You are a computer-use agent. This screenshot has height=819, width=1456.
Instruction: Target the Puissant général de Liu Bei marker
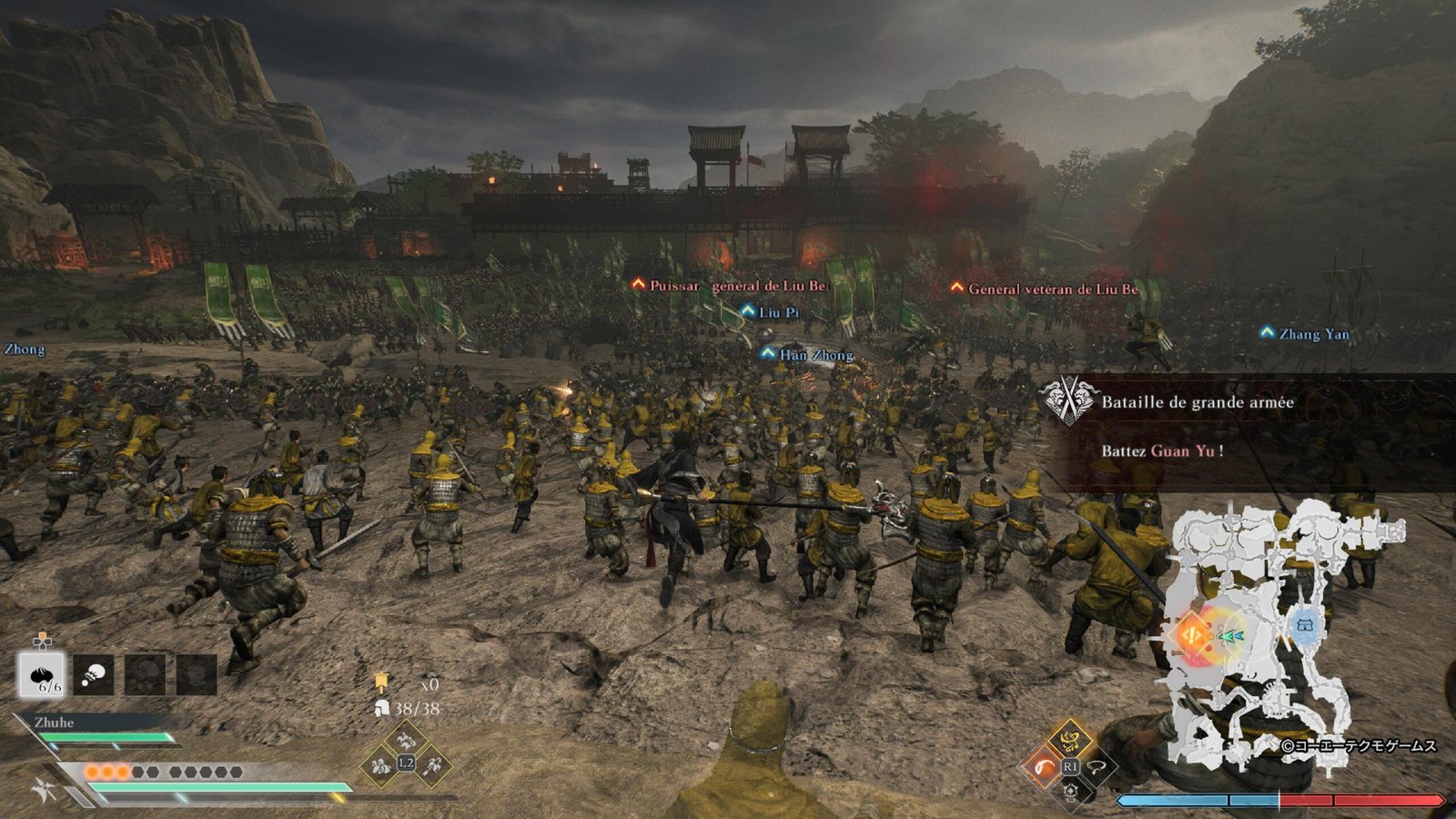click(731, 286)
